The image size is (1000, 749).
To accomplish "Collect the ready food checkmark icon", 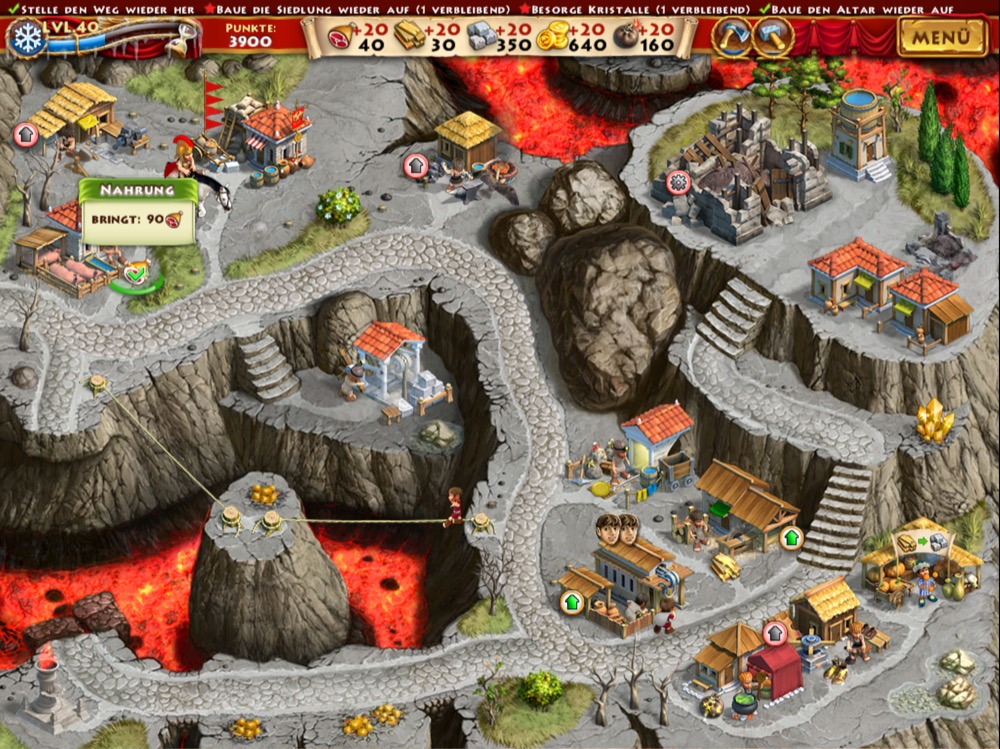I will [x=136, y=270].
